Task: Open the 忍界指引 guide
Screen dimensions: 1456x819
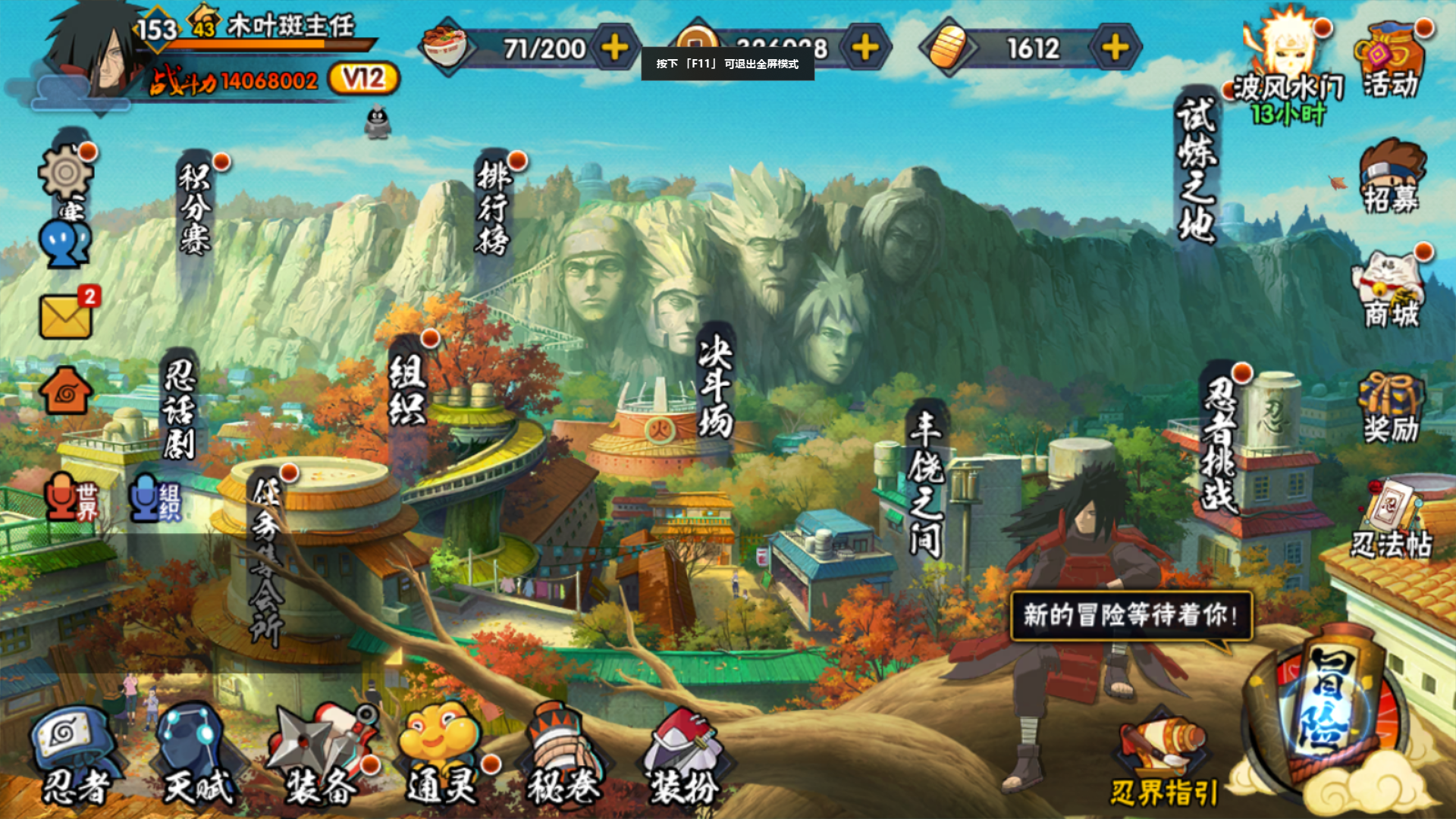Action: [1163, 762]
